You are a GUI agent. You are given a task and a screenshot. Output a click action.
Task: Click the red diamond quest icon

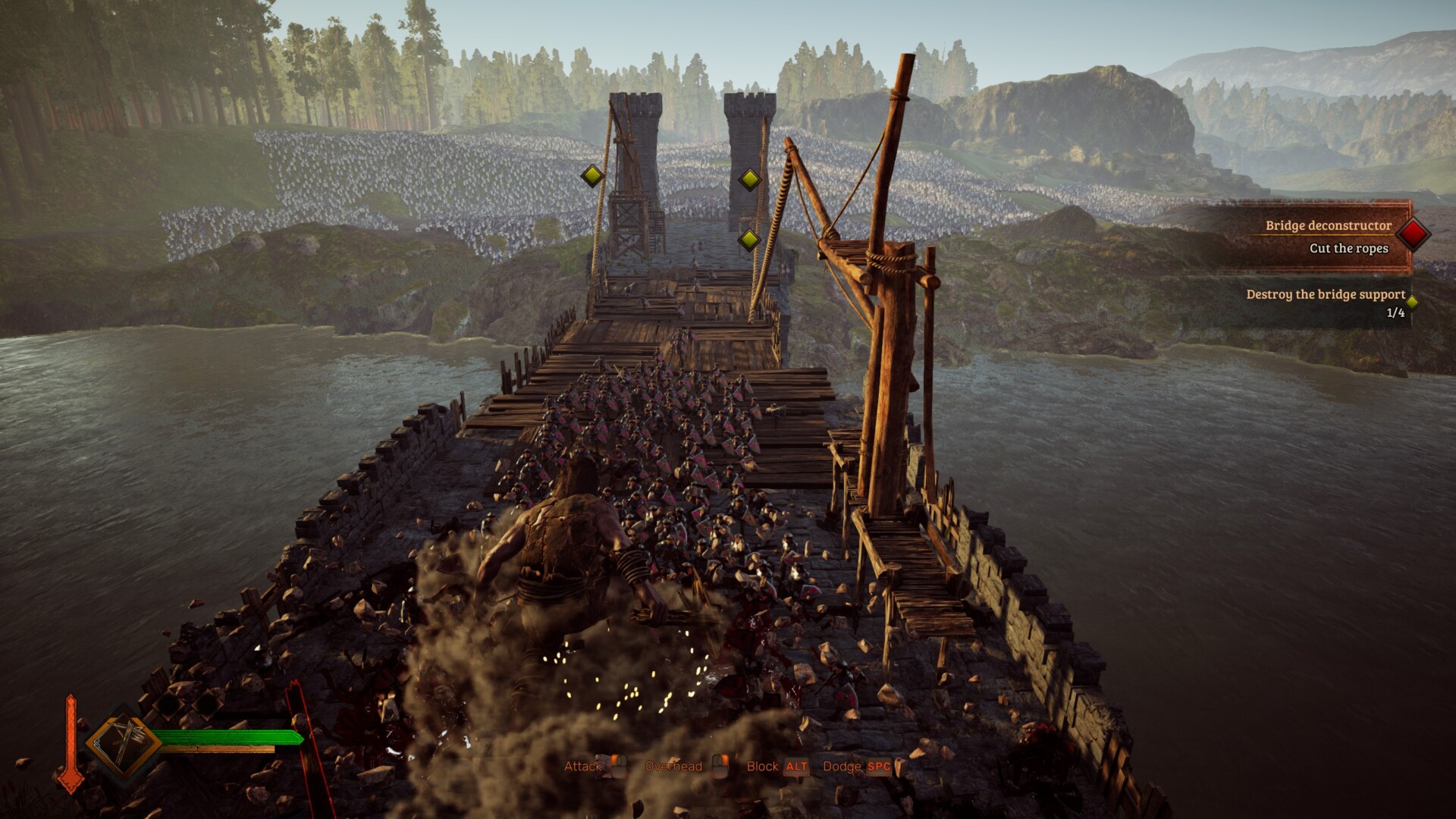[x=1414, y=234]
